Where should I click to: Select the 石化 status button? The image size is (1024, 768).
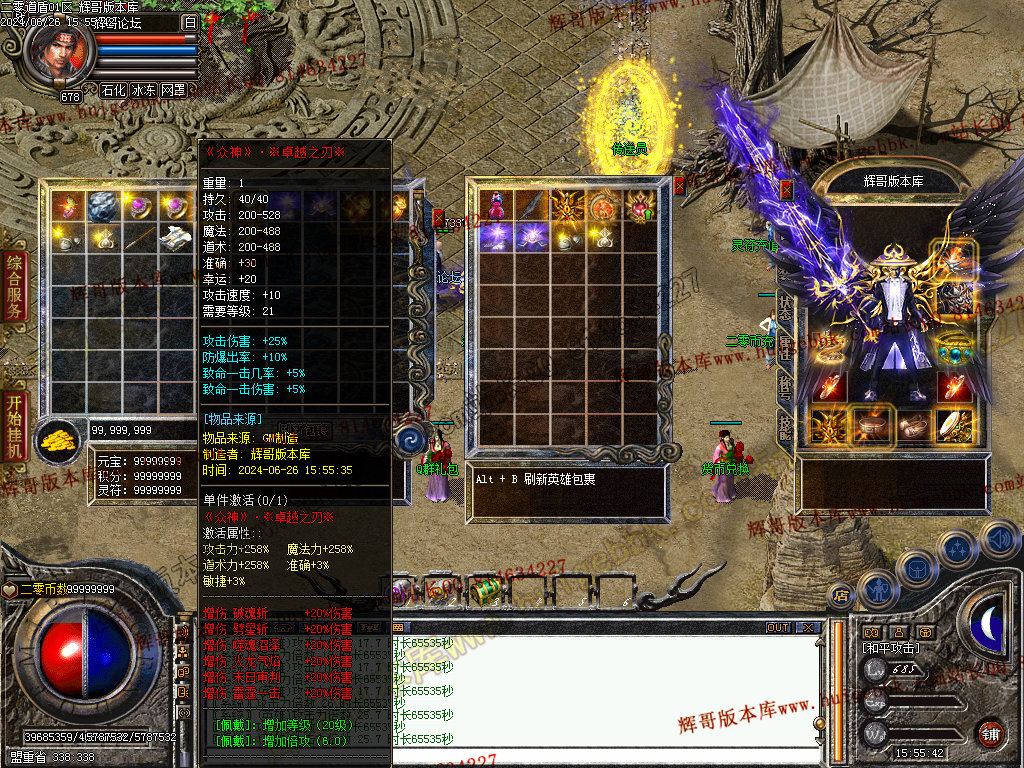(x=113, y=90)
